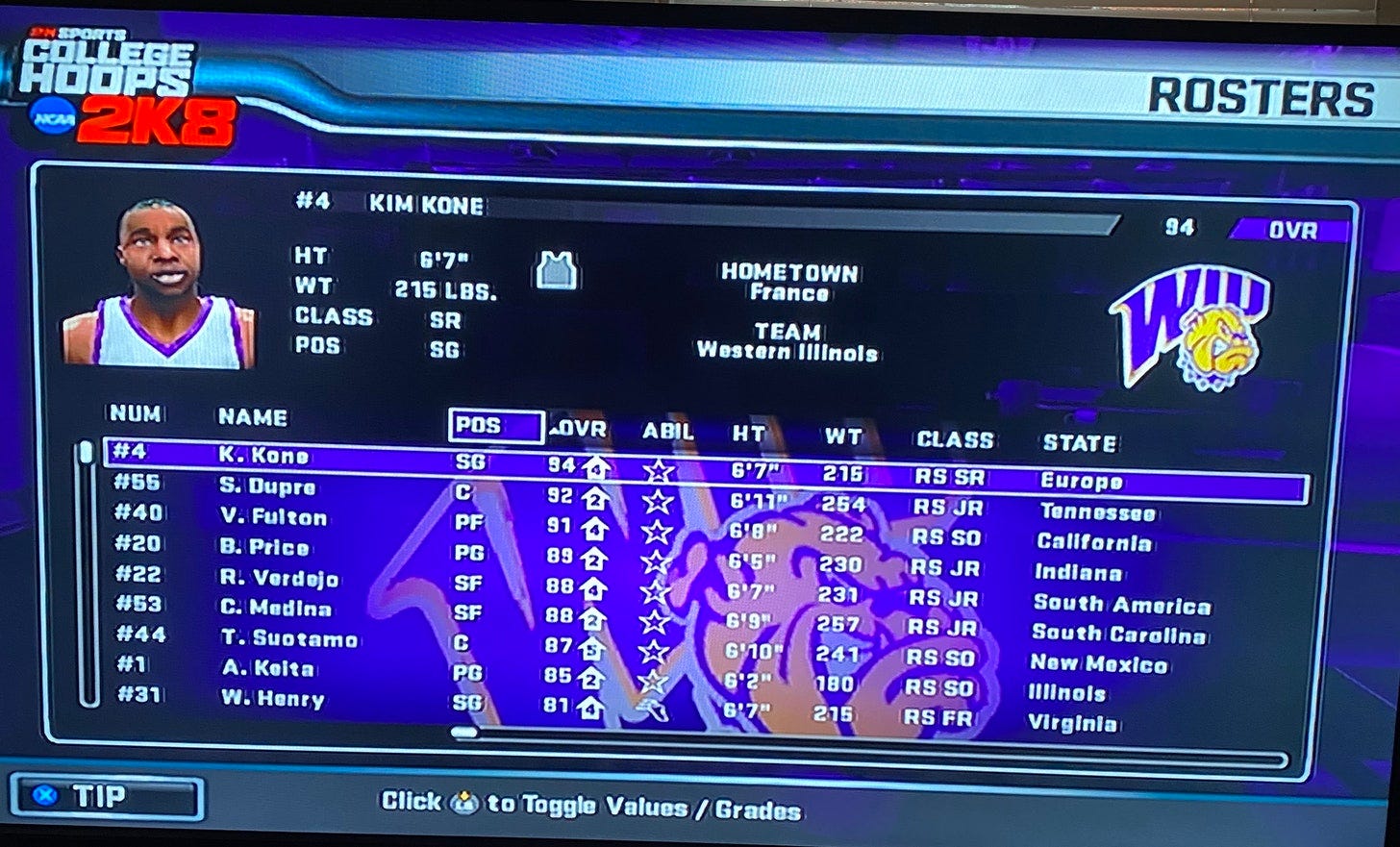Sort players by the WT column

click(843, 436)
